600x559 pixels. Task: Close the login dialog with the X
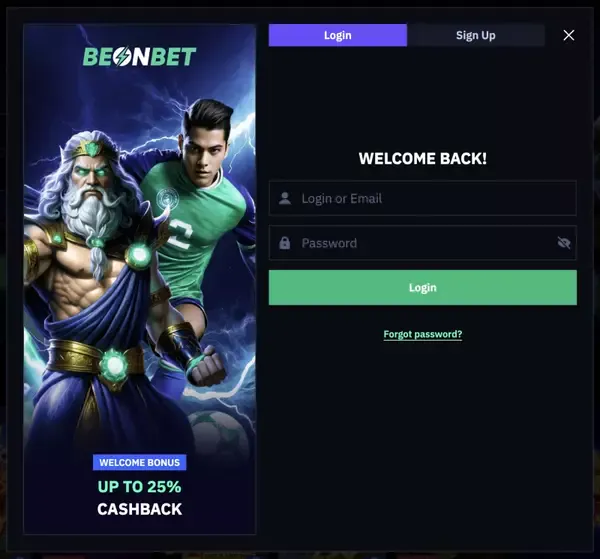[569, 35]
